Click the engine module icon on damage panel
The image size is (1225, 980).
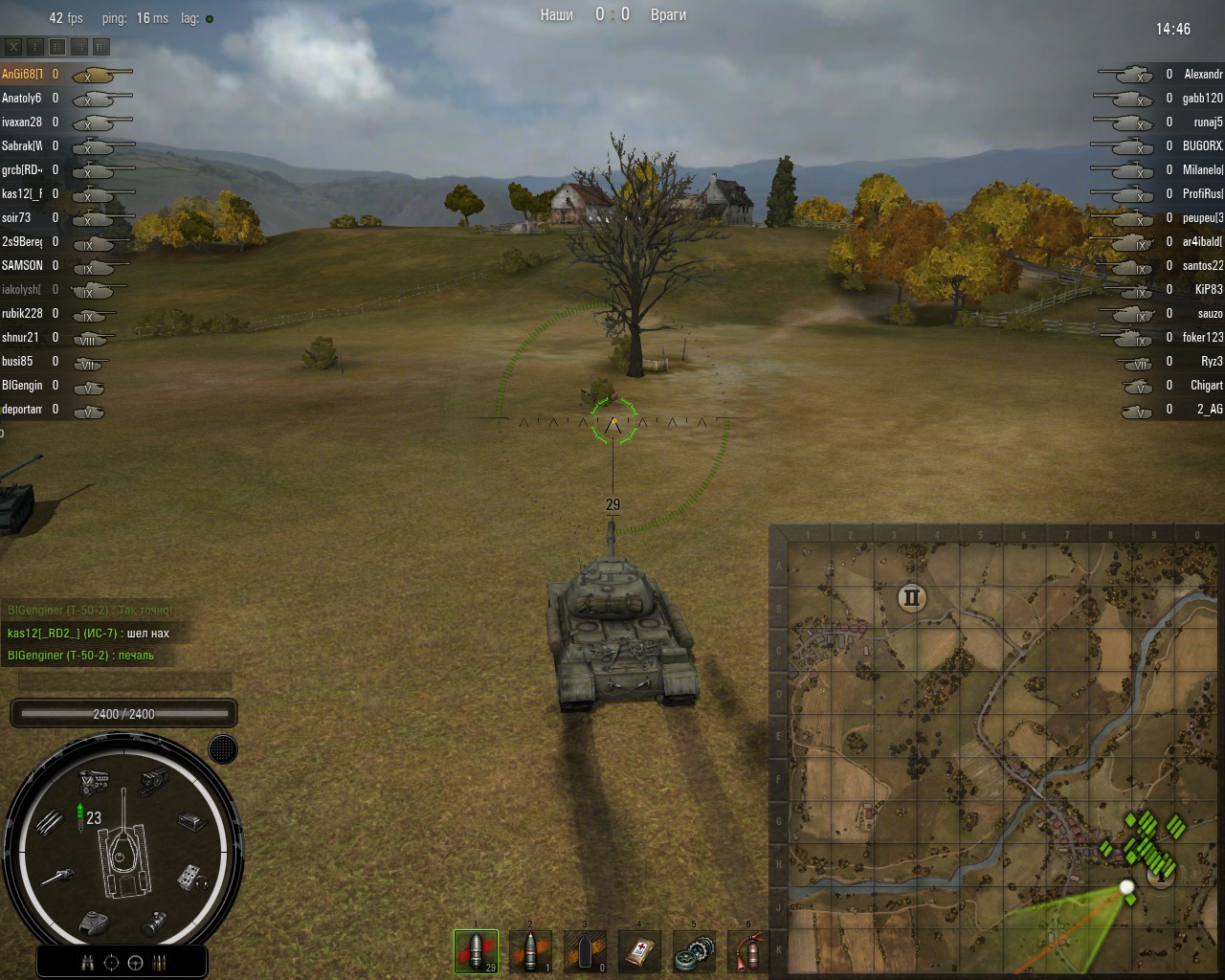point(94,781)
